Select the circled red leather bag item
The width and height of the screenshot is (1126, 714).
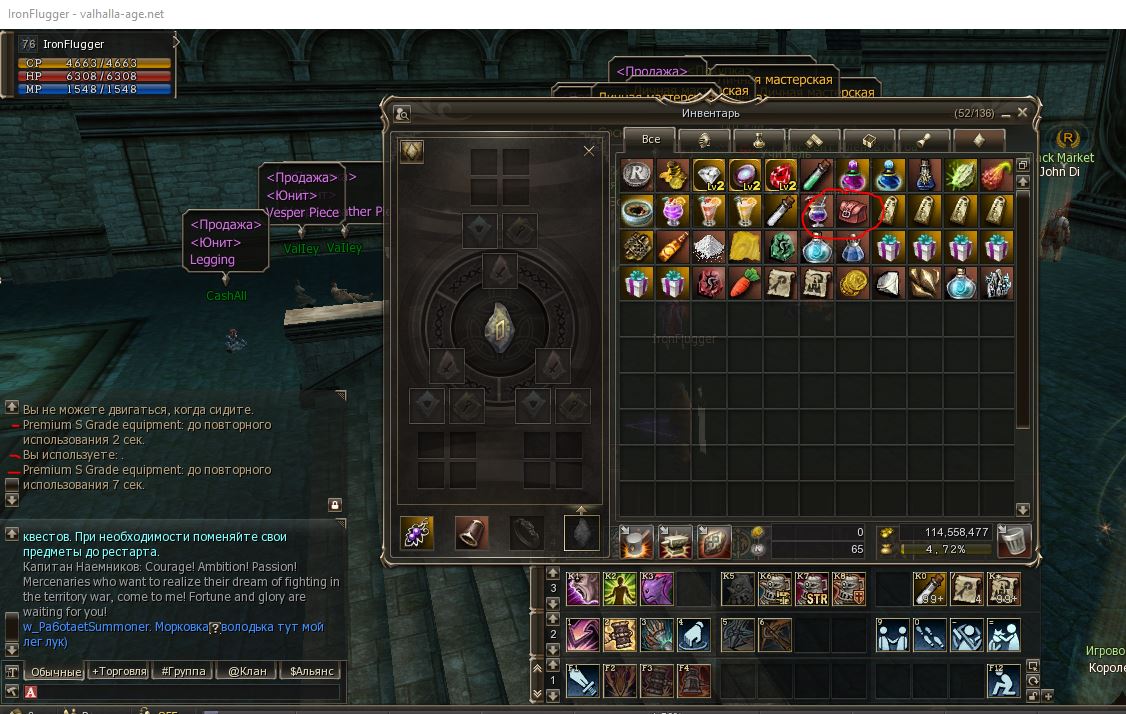pos(852,212)
